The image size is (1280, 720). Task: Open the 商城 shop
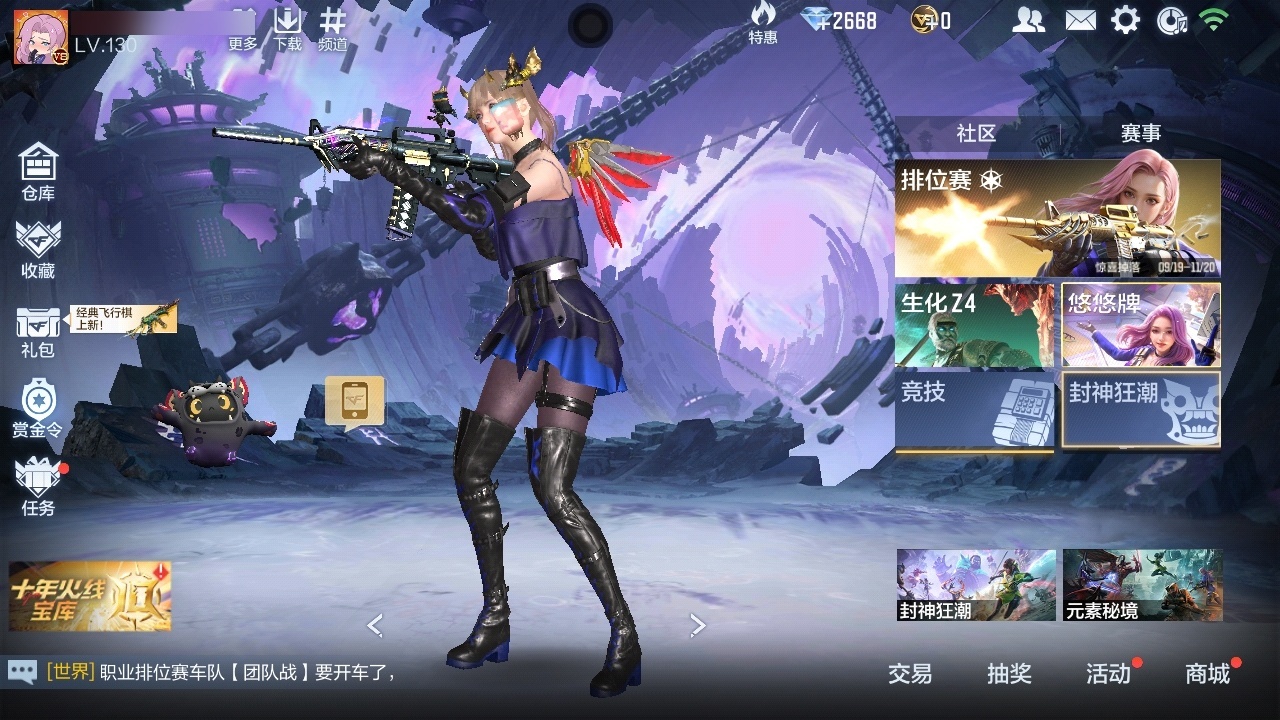click(x=1207, y=674)
